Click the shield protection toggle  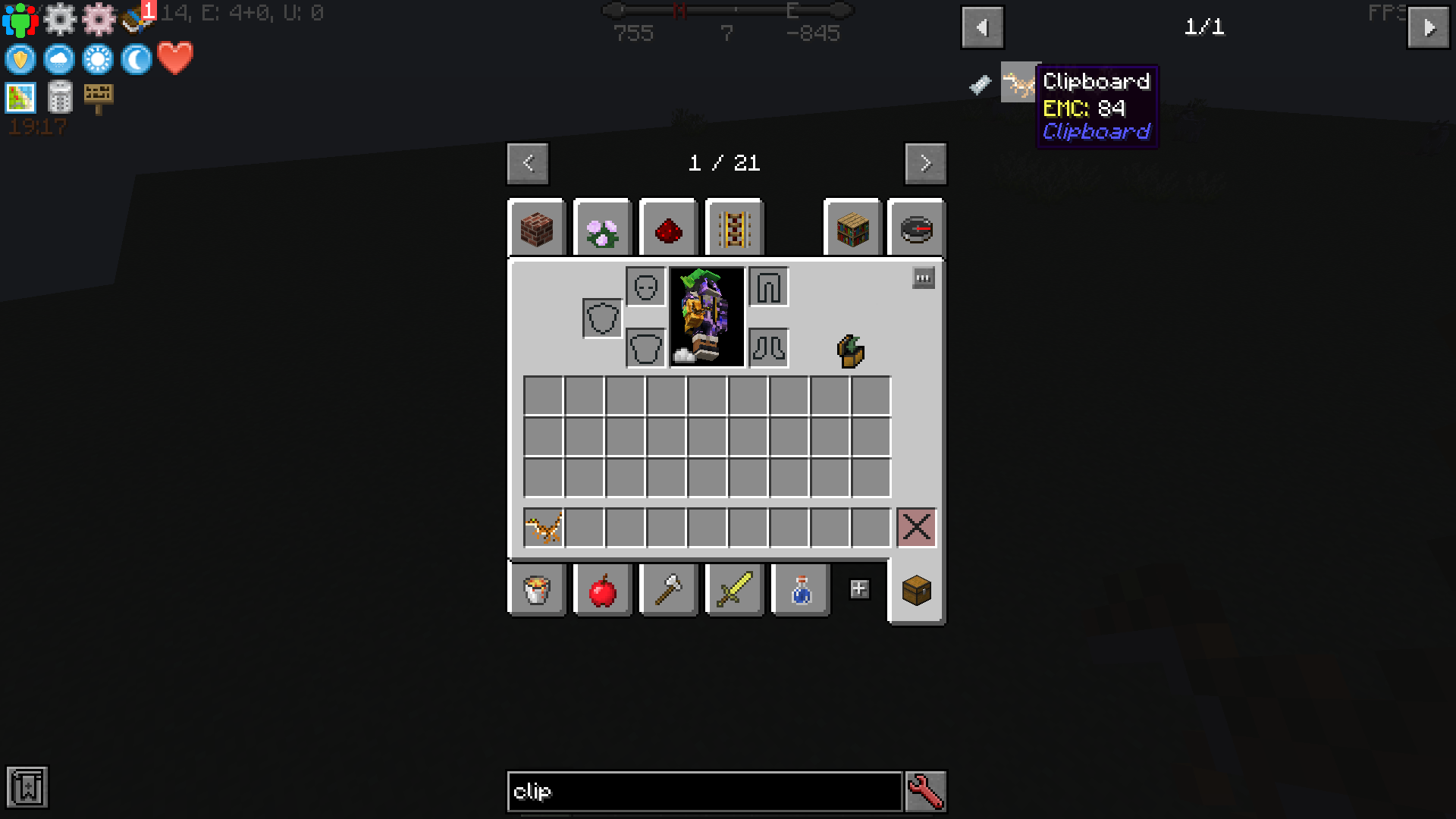(20, 59)
